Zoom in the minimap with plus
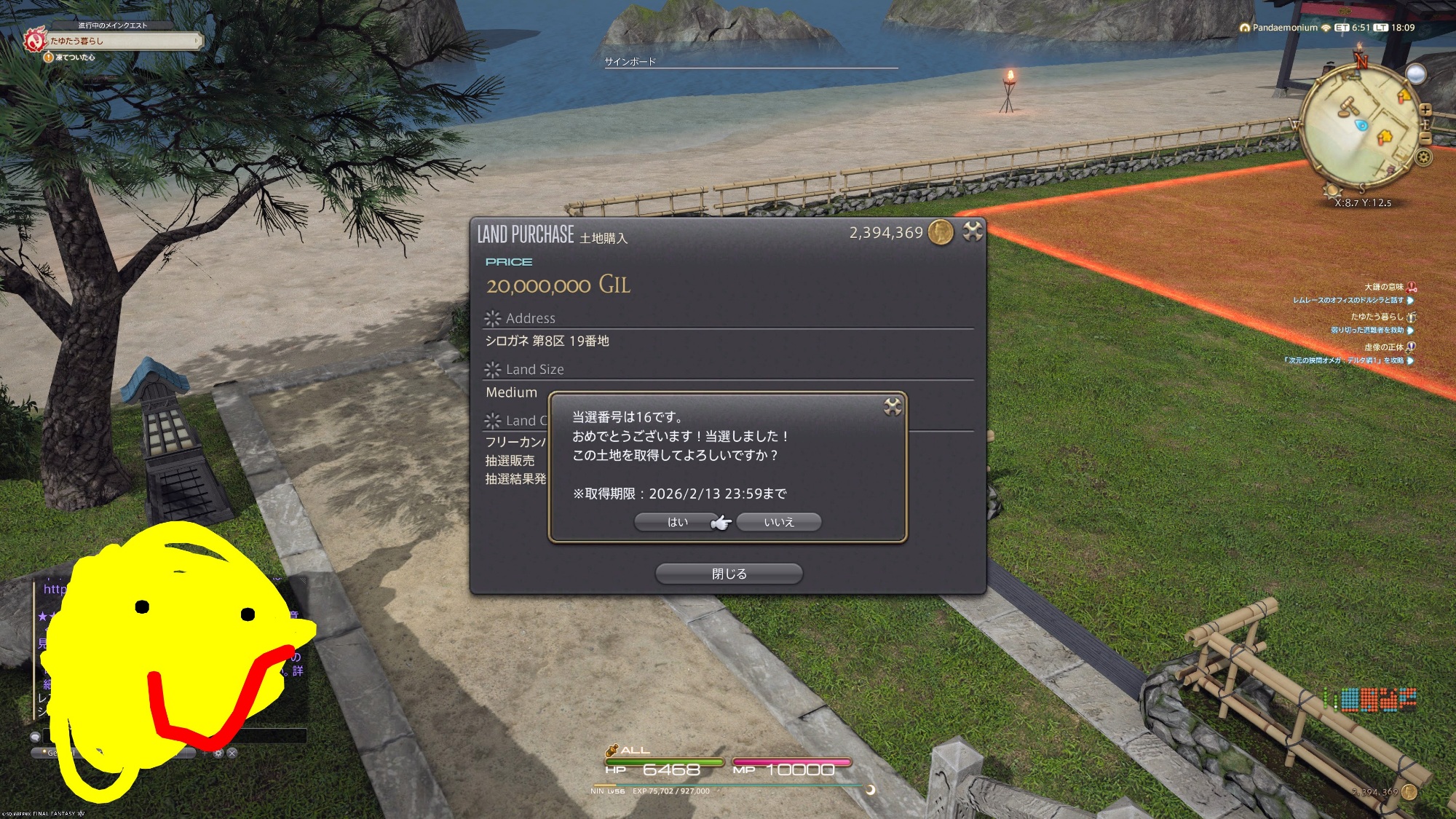The width and height of the screenshot is (1456, 819). 1425,110
